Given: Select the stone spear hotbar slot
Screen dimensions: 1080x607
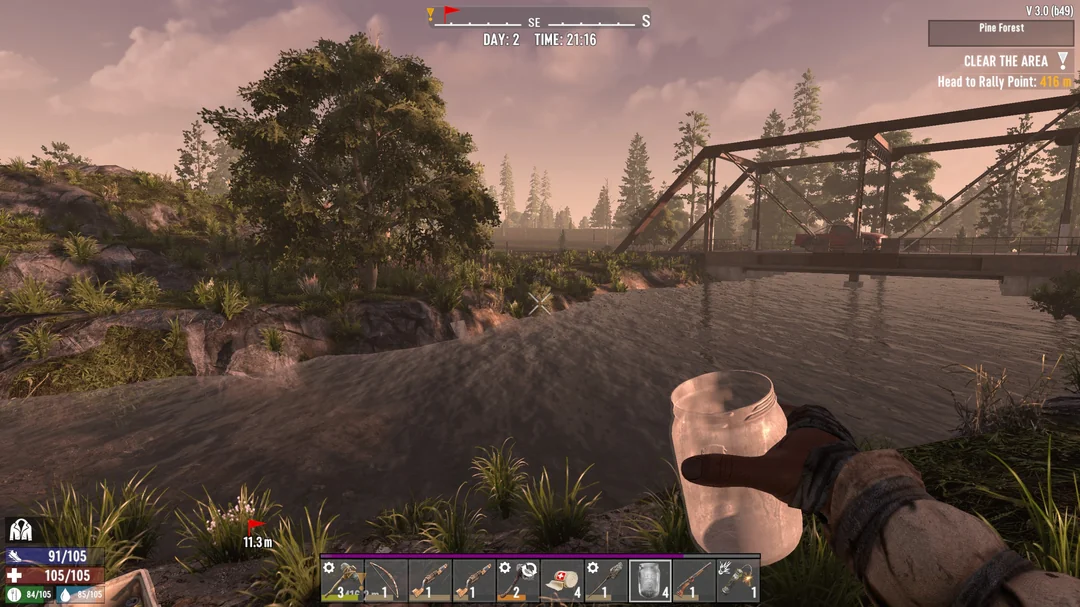Looking at the screenshot, I should (606, 580).
